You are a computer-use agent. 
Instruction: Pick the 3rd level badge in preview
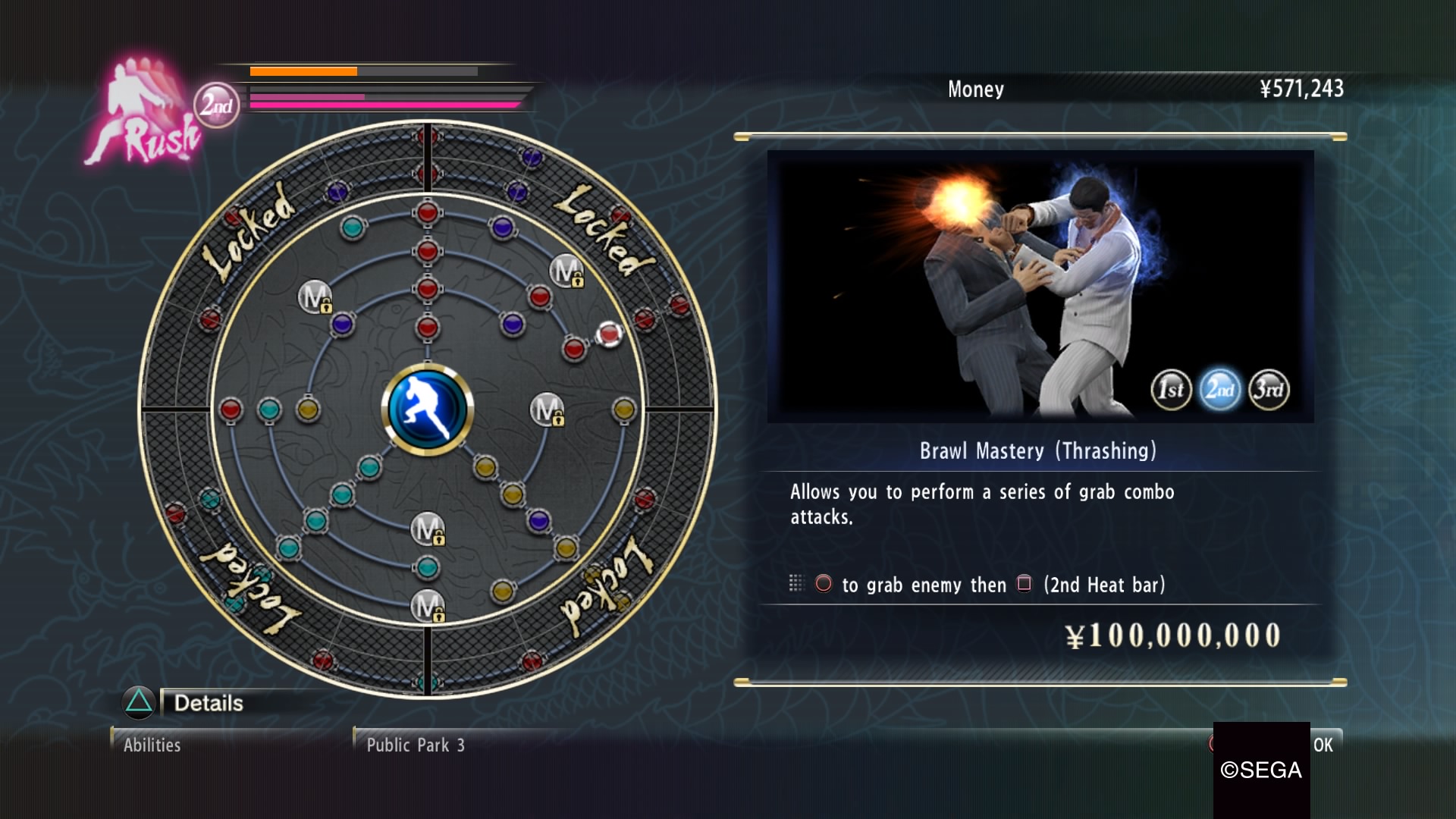tap(1269, 390)
